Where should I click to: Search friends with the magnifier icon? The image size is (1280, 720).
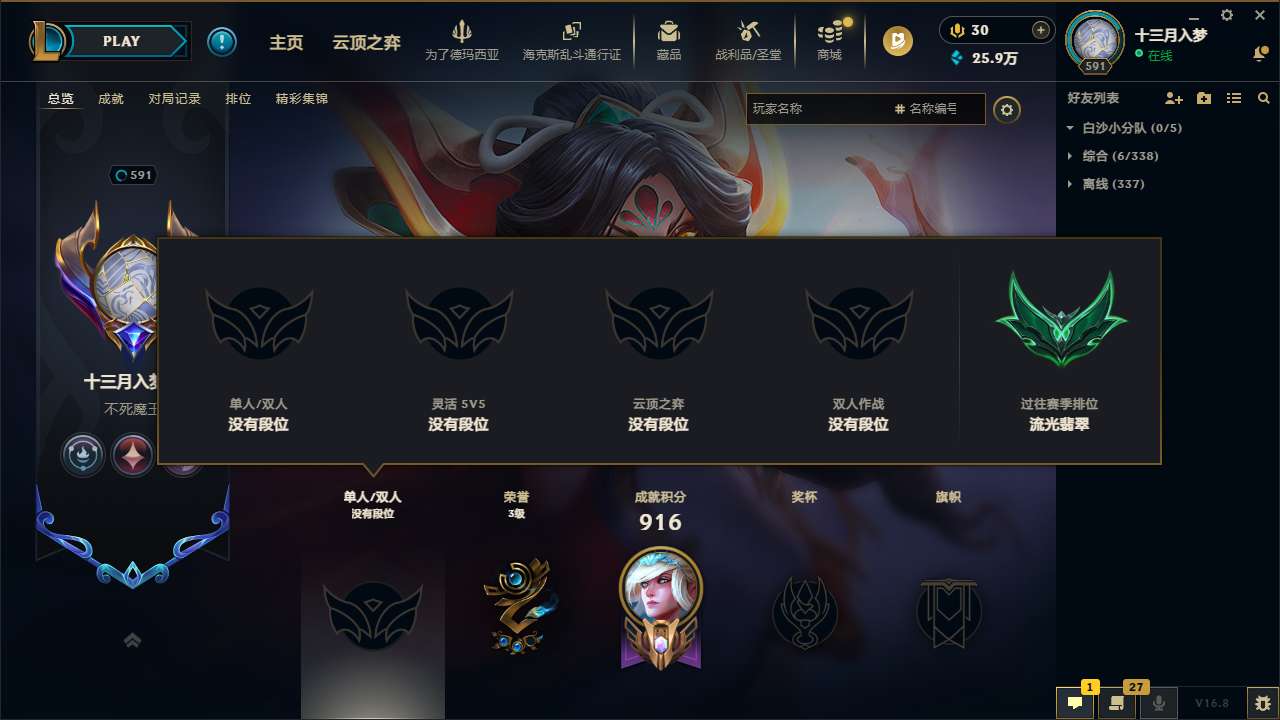(x=1264, y=97)
